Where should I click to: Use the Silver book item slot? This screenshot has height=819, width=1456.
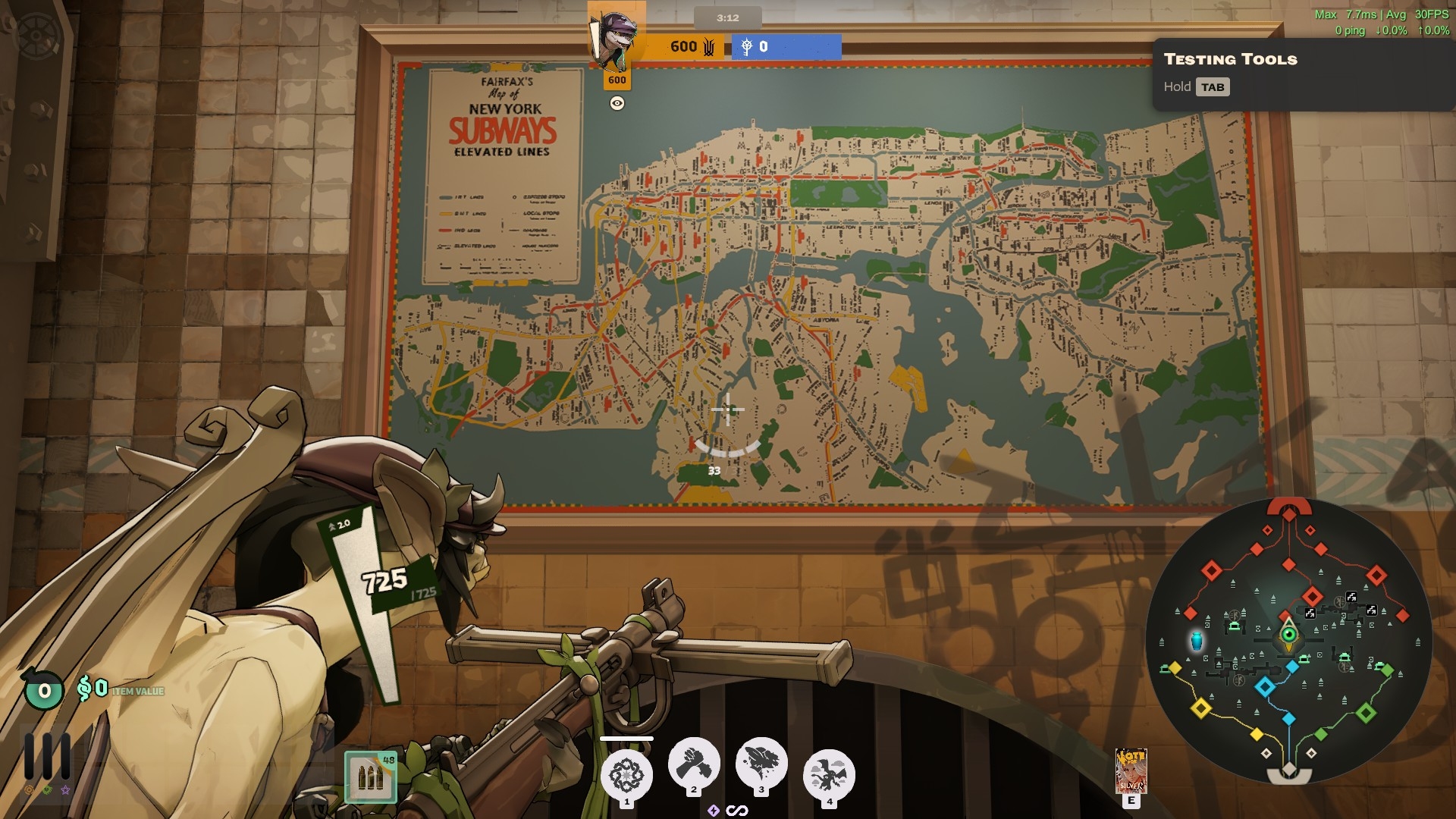coord(1131,770)
